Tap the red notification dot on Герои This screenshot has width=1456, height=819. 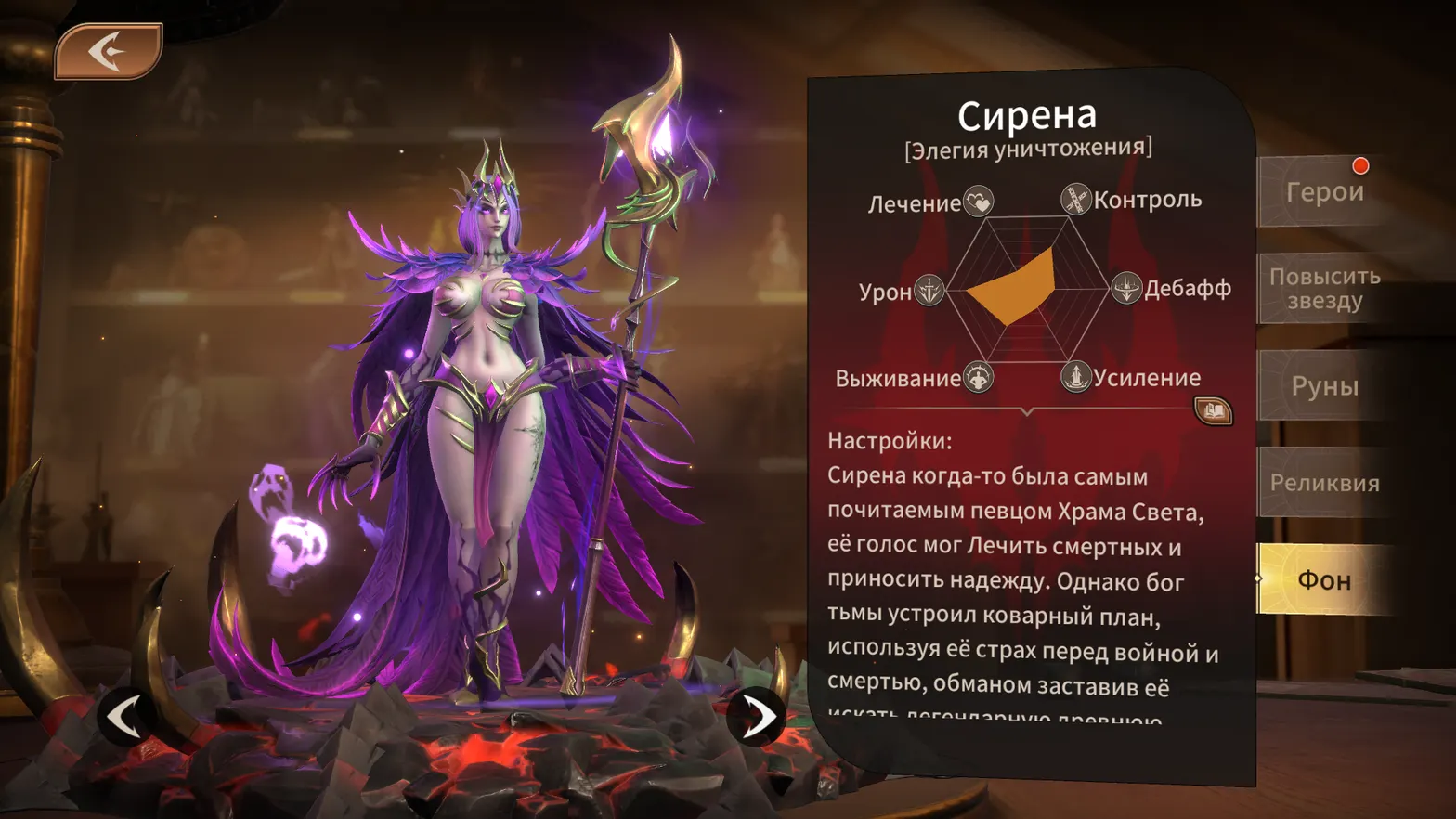click(1361, 165)
